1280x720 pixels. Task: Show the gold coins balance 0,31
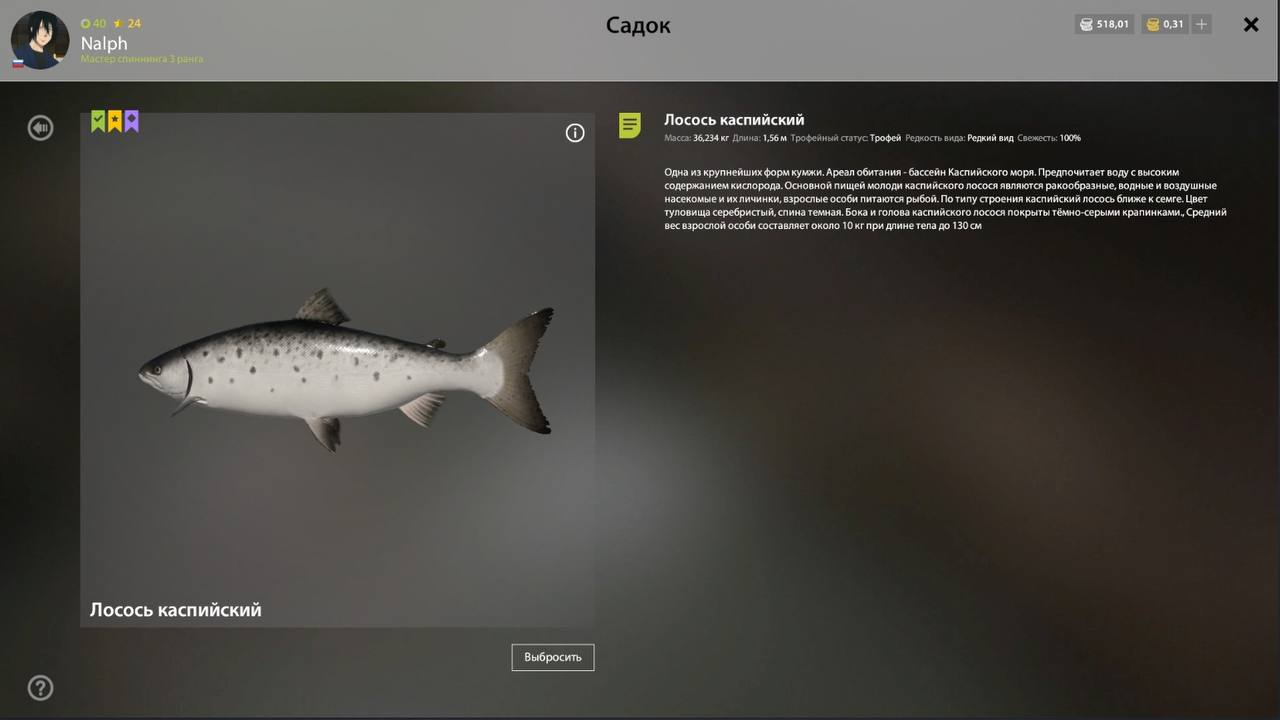(1164, 25)
